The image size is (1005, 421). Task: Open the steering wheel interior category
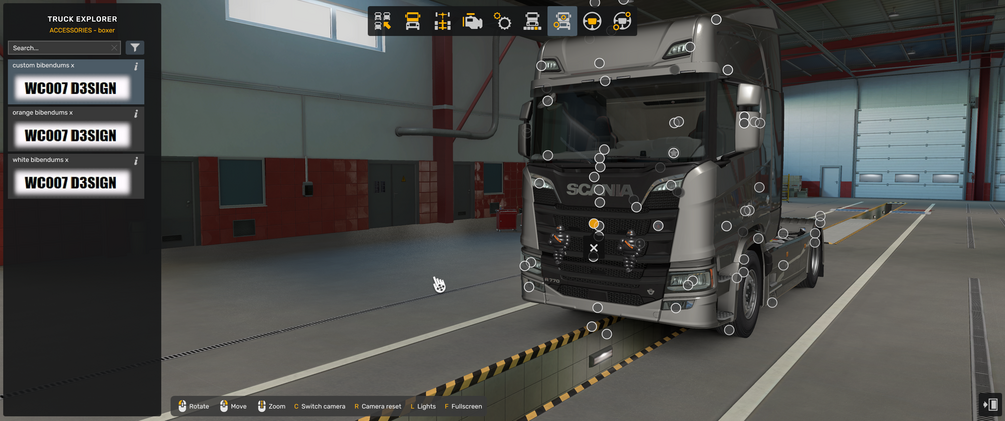click(x=592, y=21)
